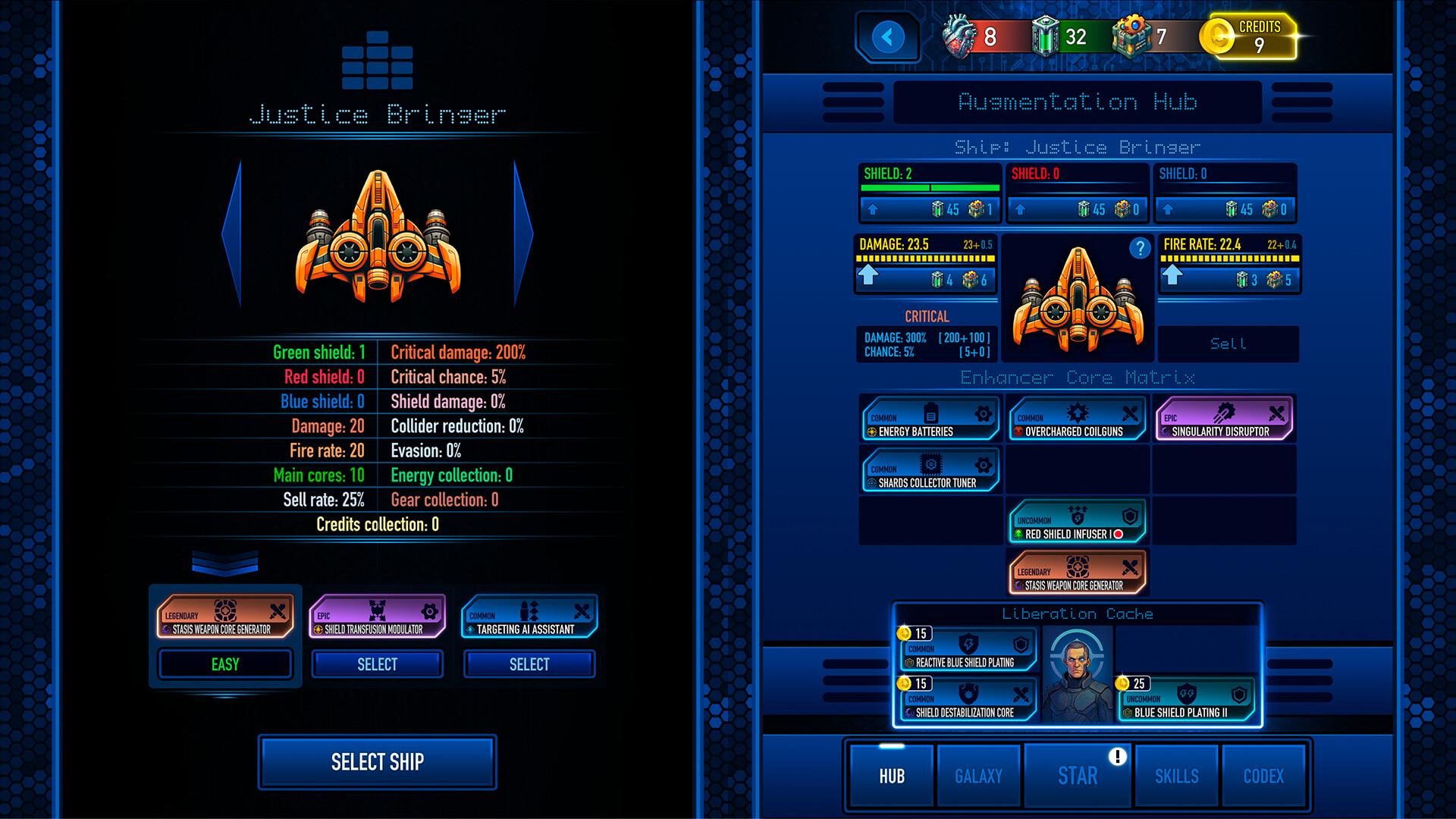Click the Easy button under Stasis core
The height and width of the screenshot is (819, 1456).
[225, 664]
